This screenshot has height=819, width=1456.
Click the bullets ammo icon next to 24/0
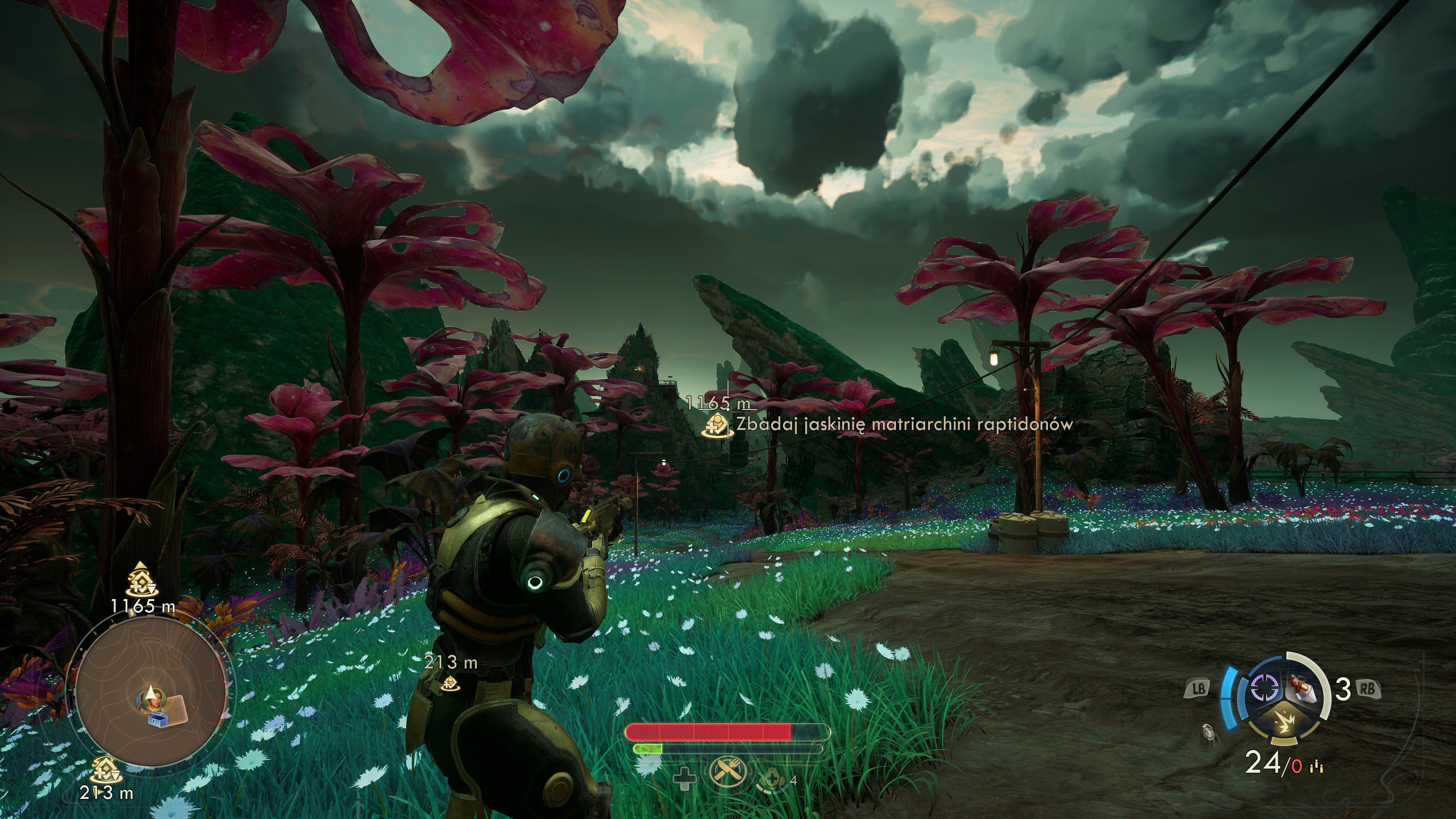click(x=1316, y=766)
